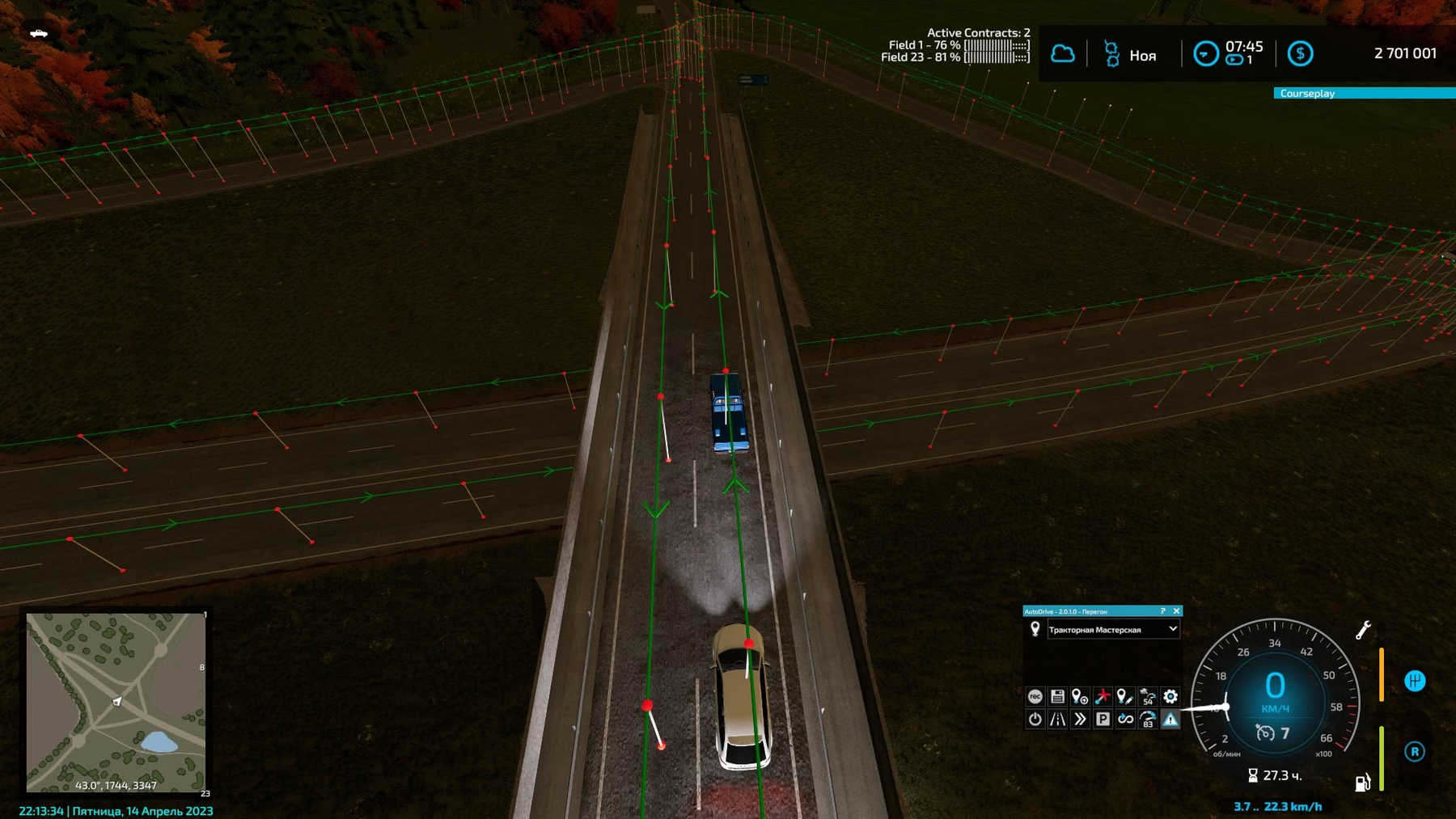This screenshot has width=1456, height=819.
Task: Click the map pin with plus icon
Action: pyautogui.click(x=1080, y=696)
